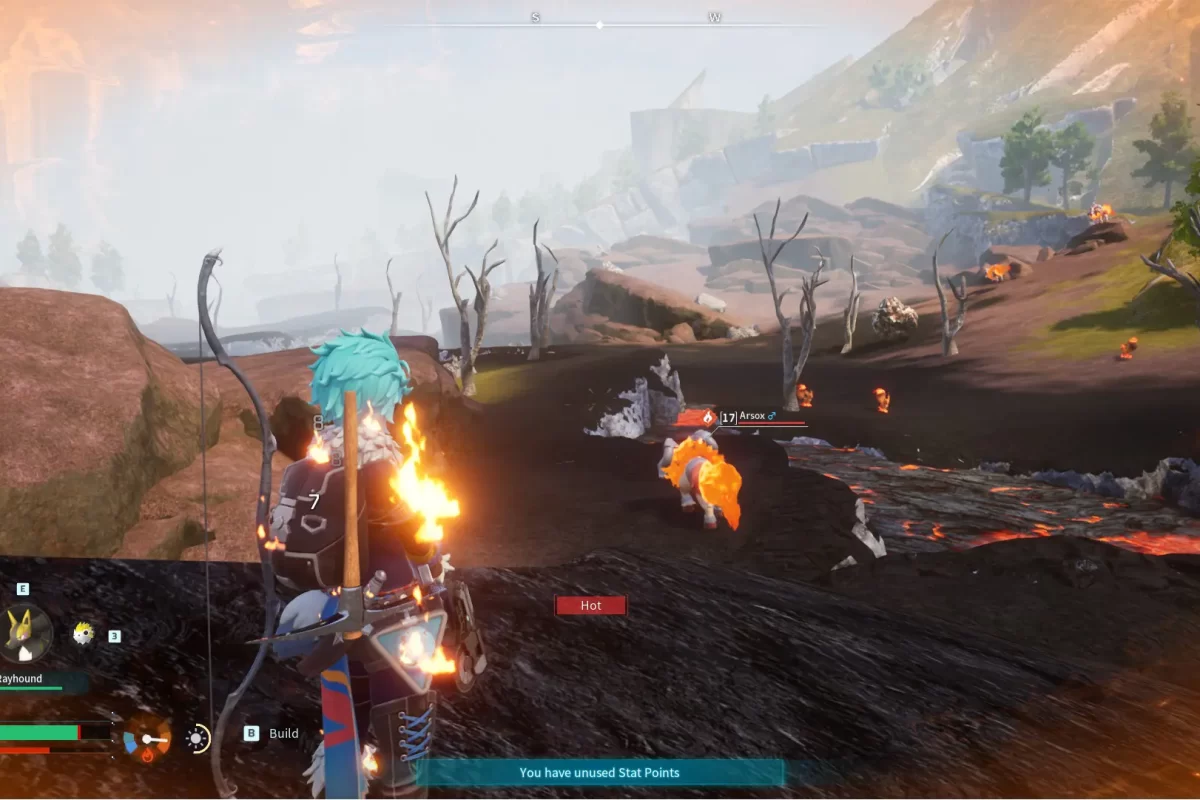This screenshot has height=800, width=1200.
Task: Open the Build menu label
Action: click(x=284, y=733)
